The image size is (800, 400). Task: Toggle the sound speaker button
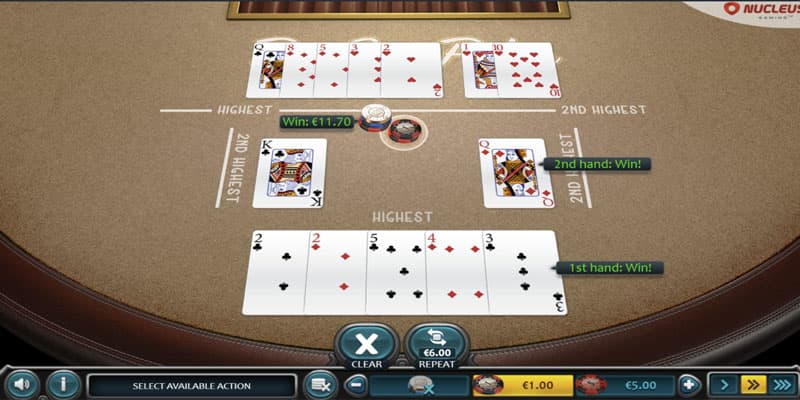coord(22,384)
